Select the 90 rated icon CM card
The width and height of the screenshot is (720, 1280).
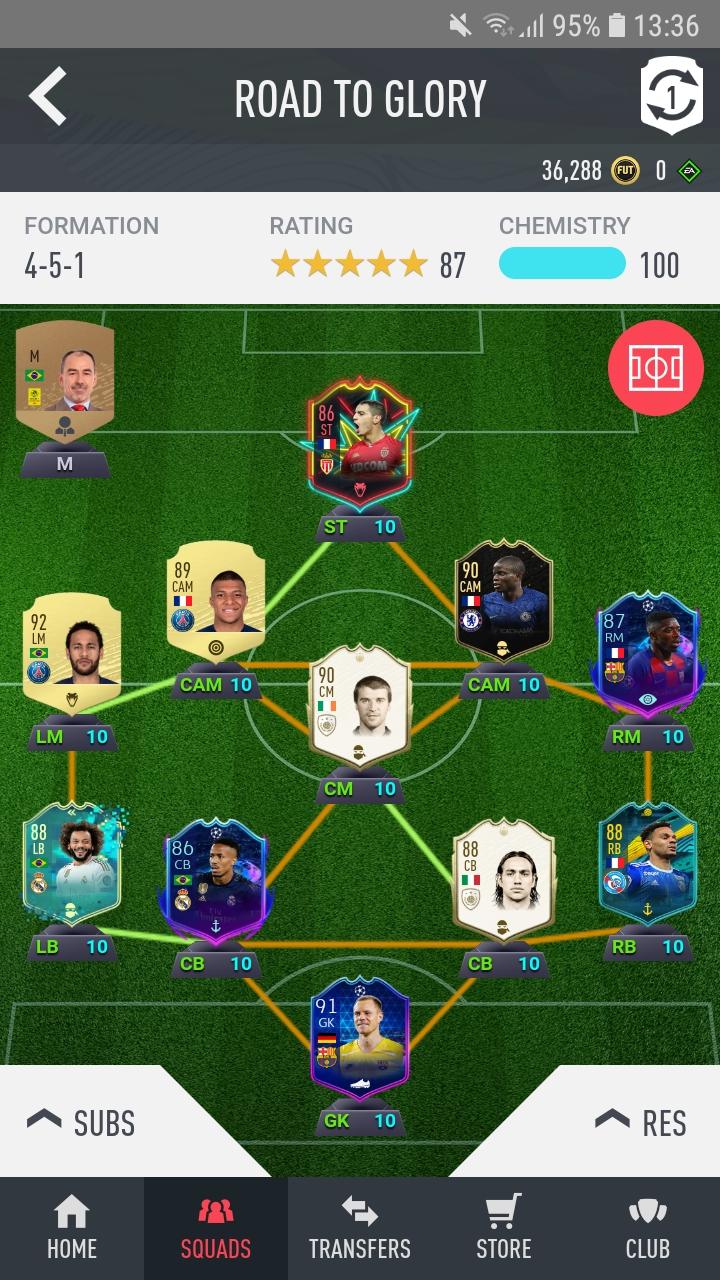point(360,705)
